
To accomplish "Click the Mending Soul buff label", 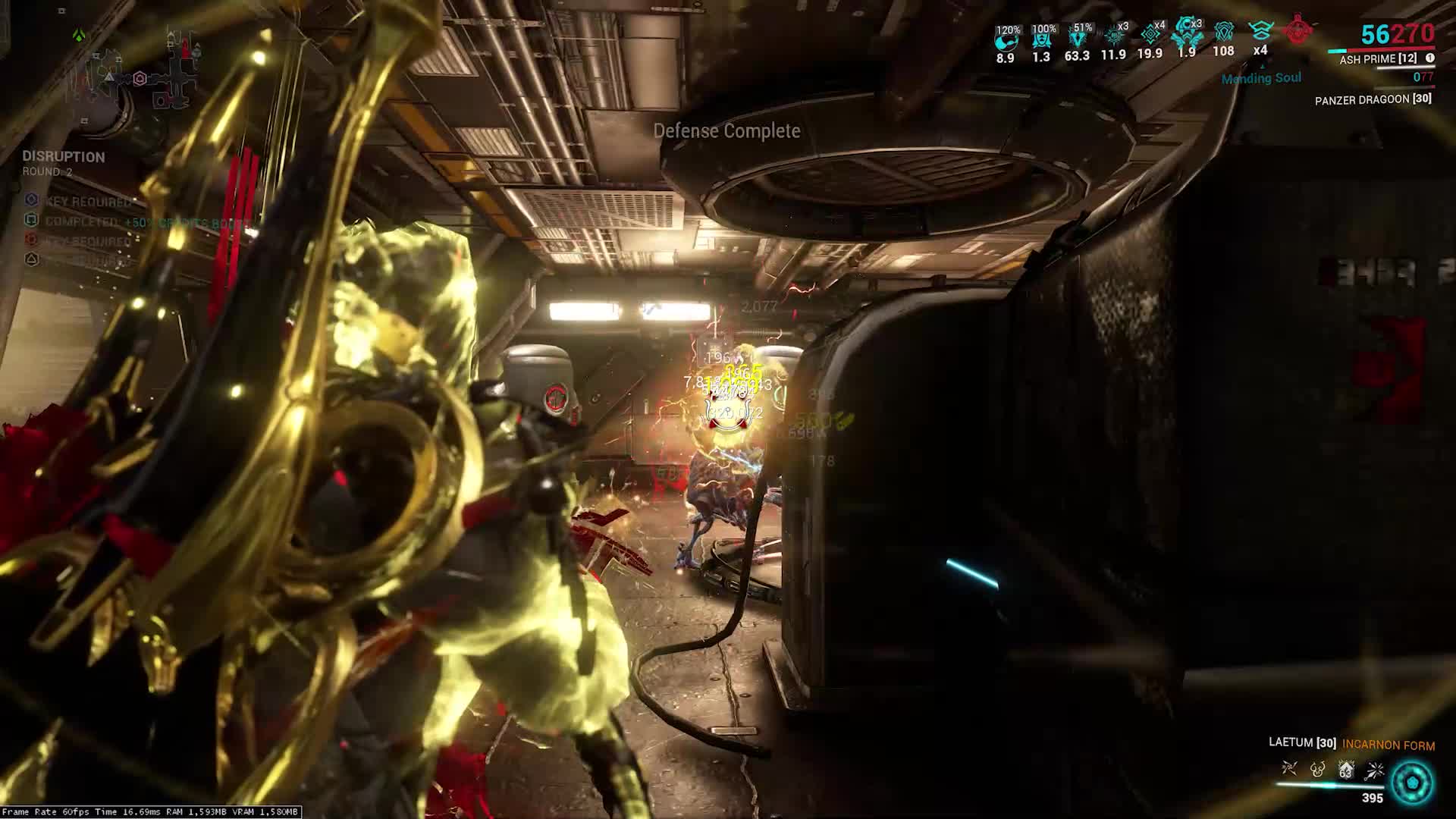I will tap(1261, 78).
